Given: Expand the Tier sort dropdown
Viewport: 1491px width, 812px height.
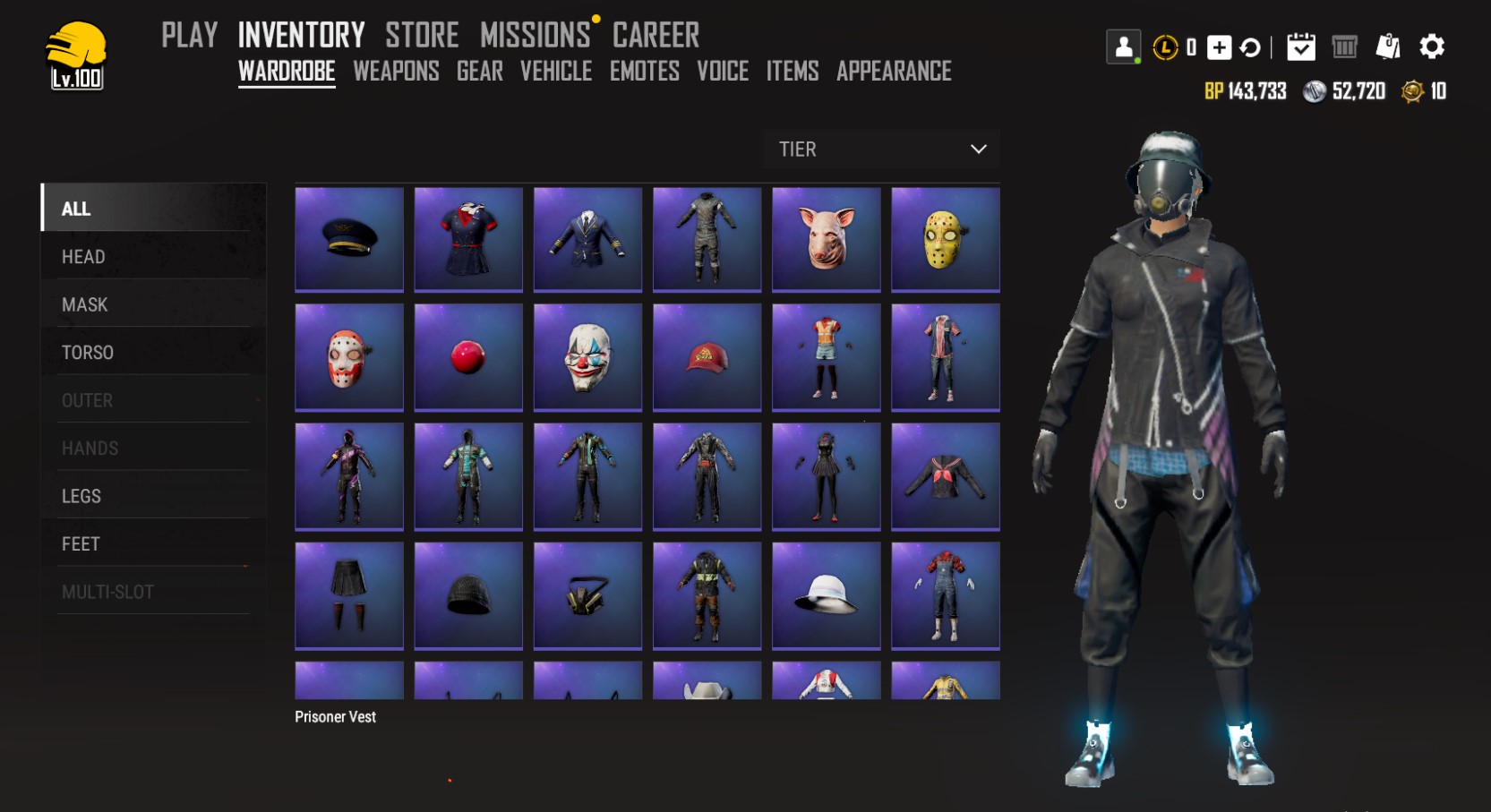Looking at the screenshot, I should [x=881, y=150].
